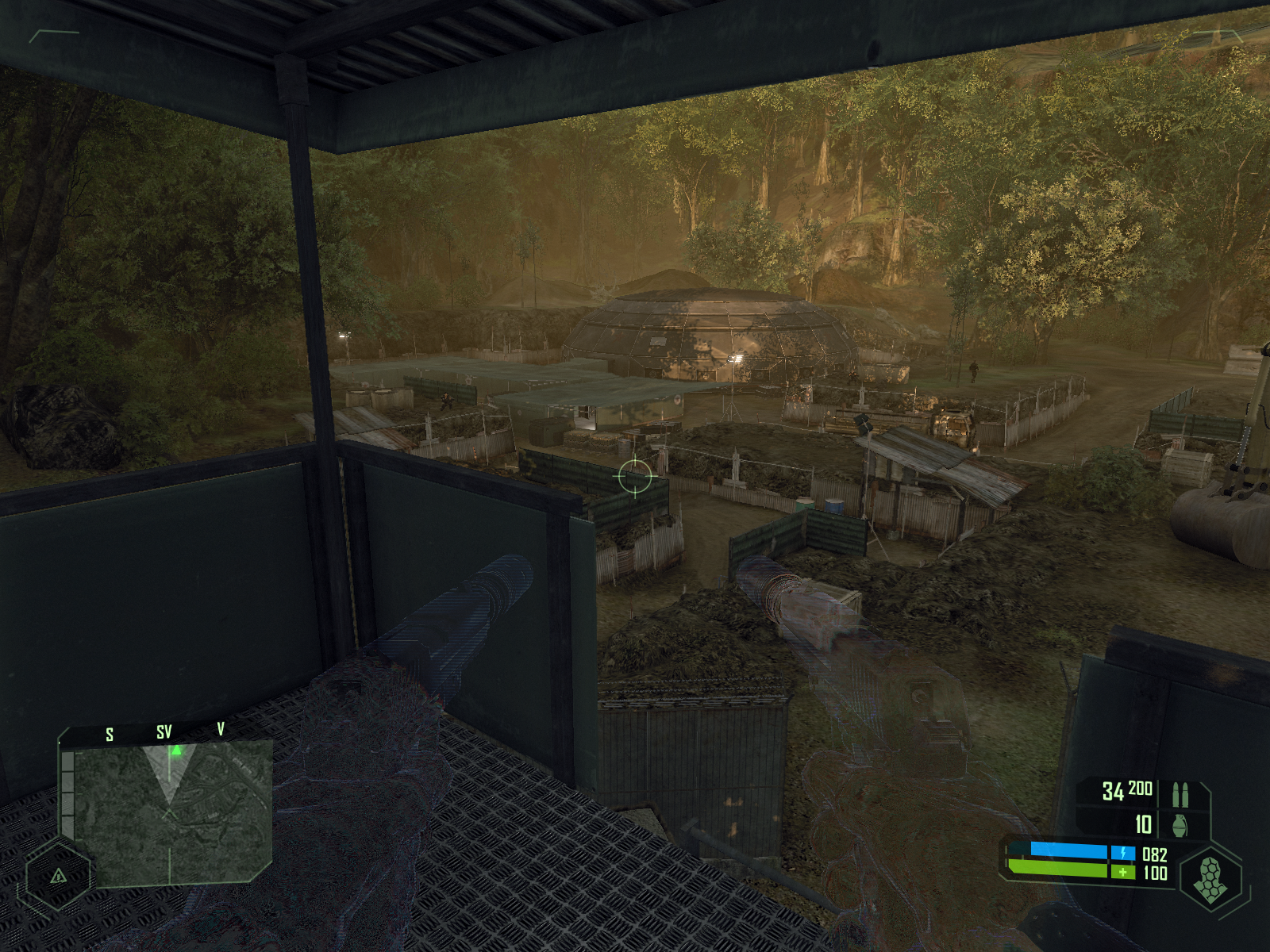The image size is (1270, 952).
Task: Click the minimap radar display
Action: pos(168,811)
